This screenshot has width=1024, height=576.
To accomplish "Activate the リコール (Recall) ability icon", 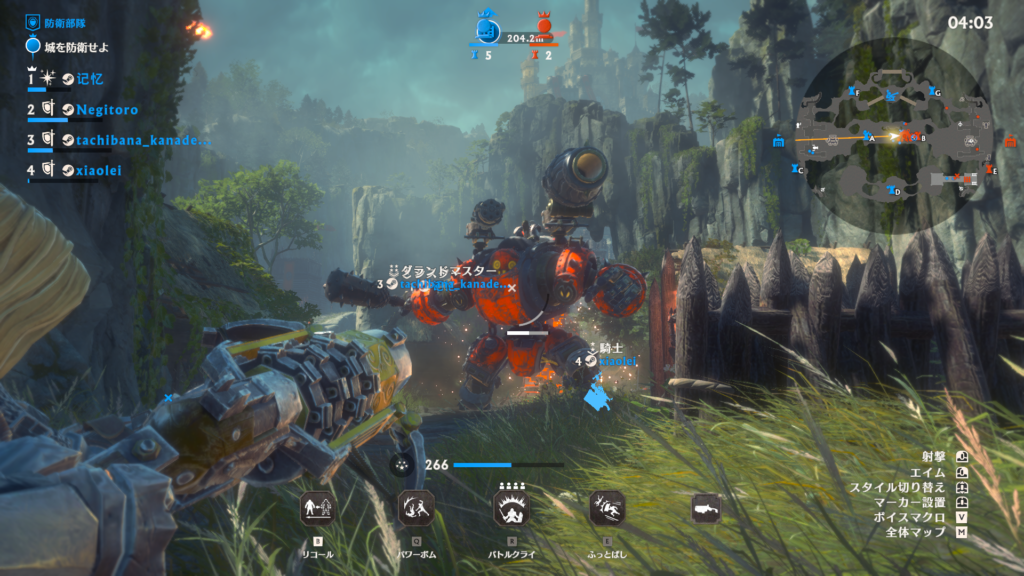I will [315, 508].
